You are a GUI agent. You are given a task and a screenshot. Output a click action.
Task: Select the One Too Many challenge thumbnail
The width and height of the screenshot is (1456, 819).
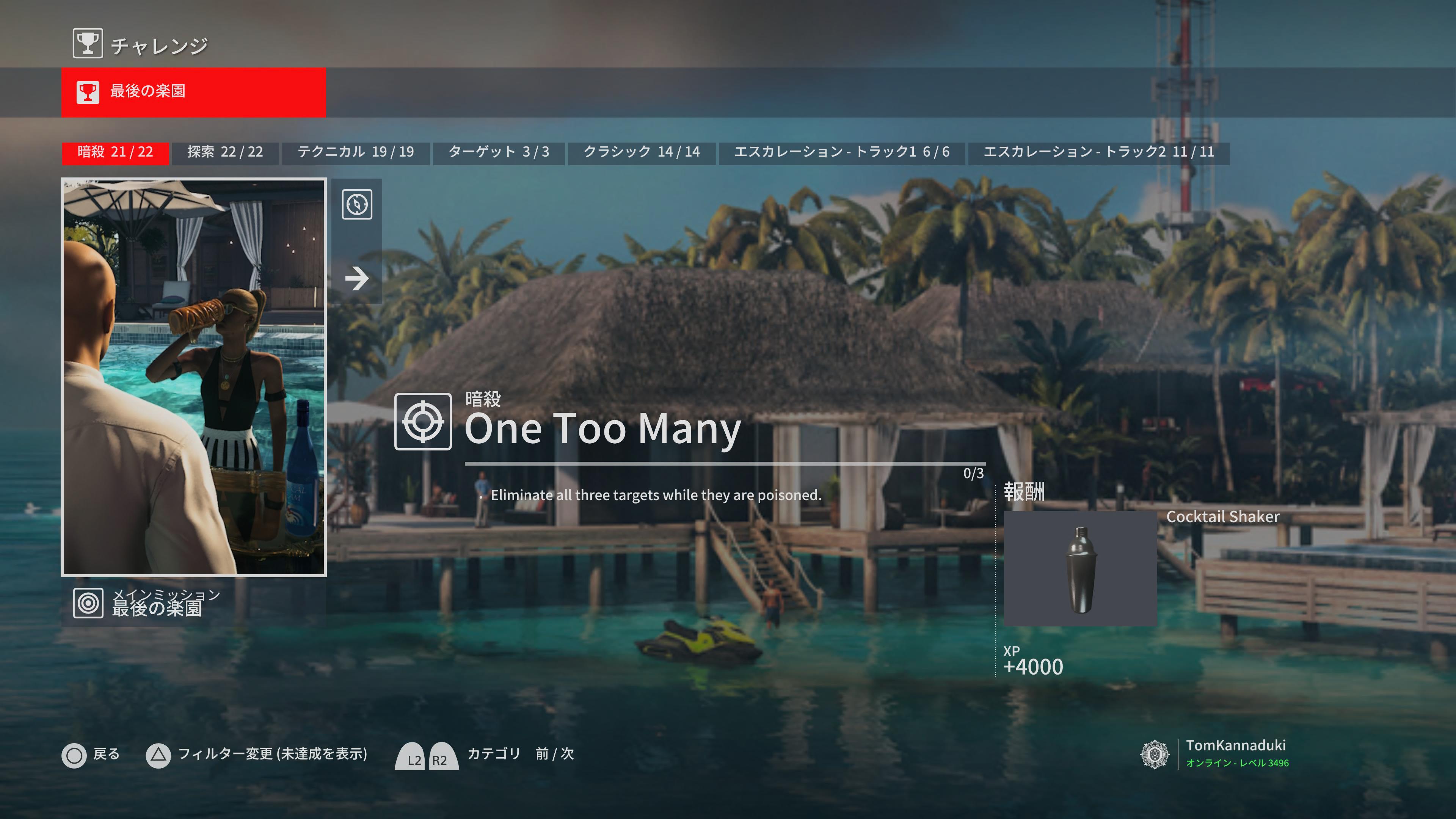193,377
